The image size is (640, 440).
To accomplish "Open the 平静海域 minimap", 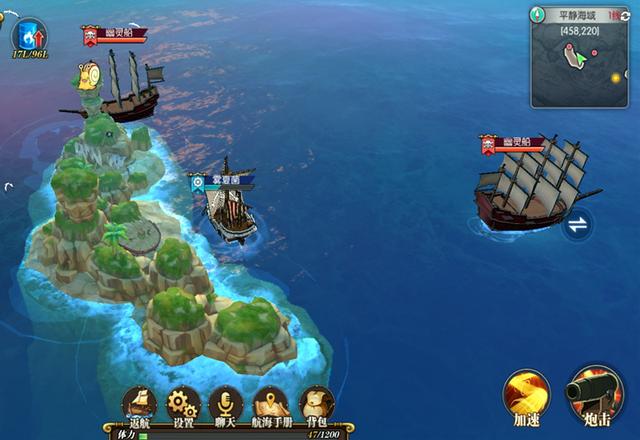I will pos(579,64).
